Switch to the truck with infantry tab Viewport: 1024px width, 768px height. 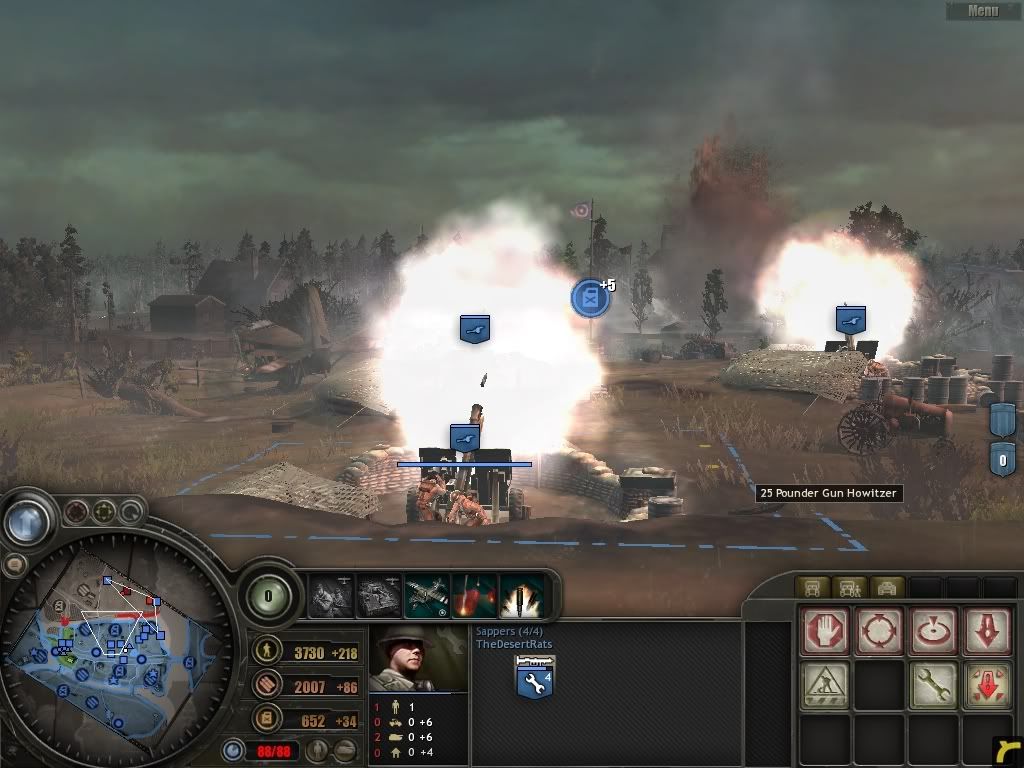[849, 587]
